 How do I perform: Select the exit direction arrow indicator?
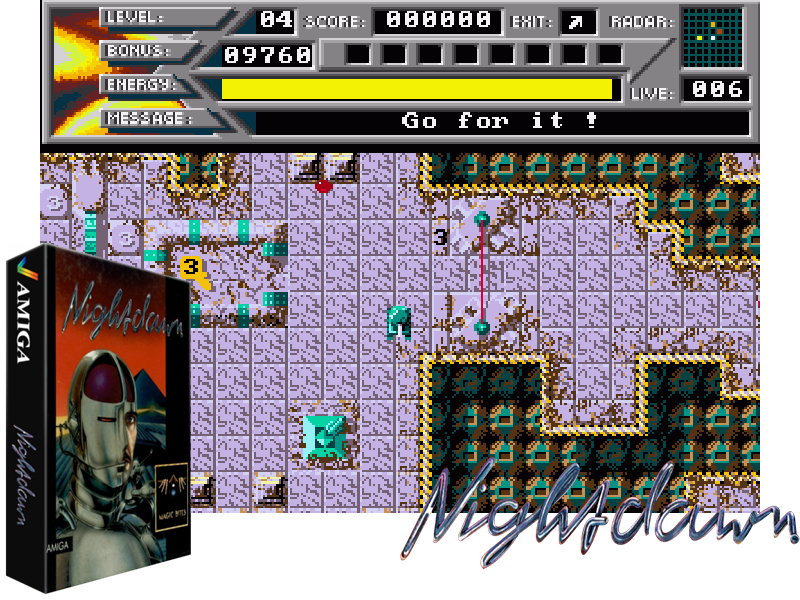tap(579, 21)
